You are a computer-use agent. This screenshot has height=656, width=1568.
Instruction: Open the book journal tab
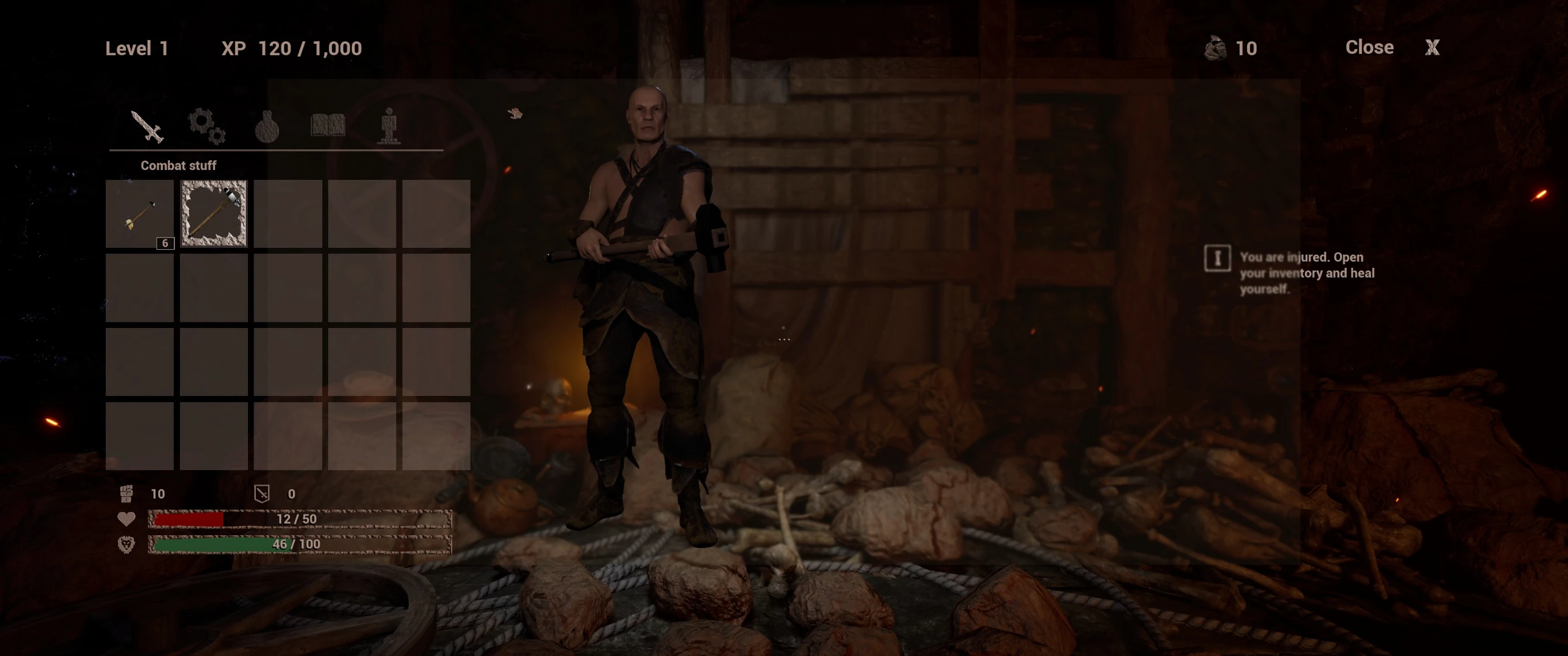pos(328,125)
